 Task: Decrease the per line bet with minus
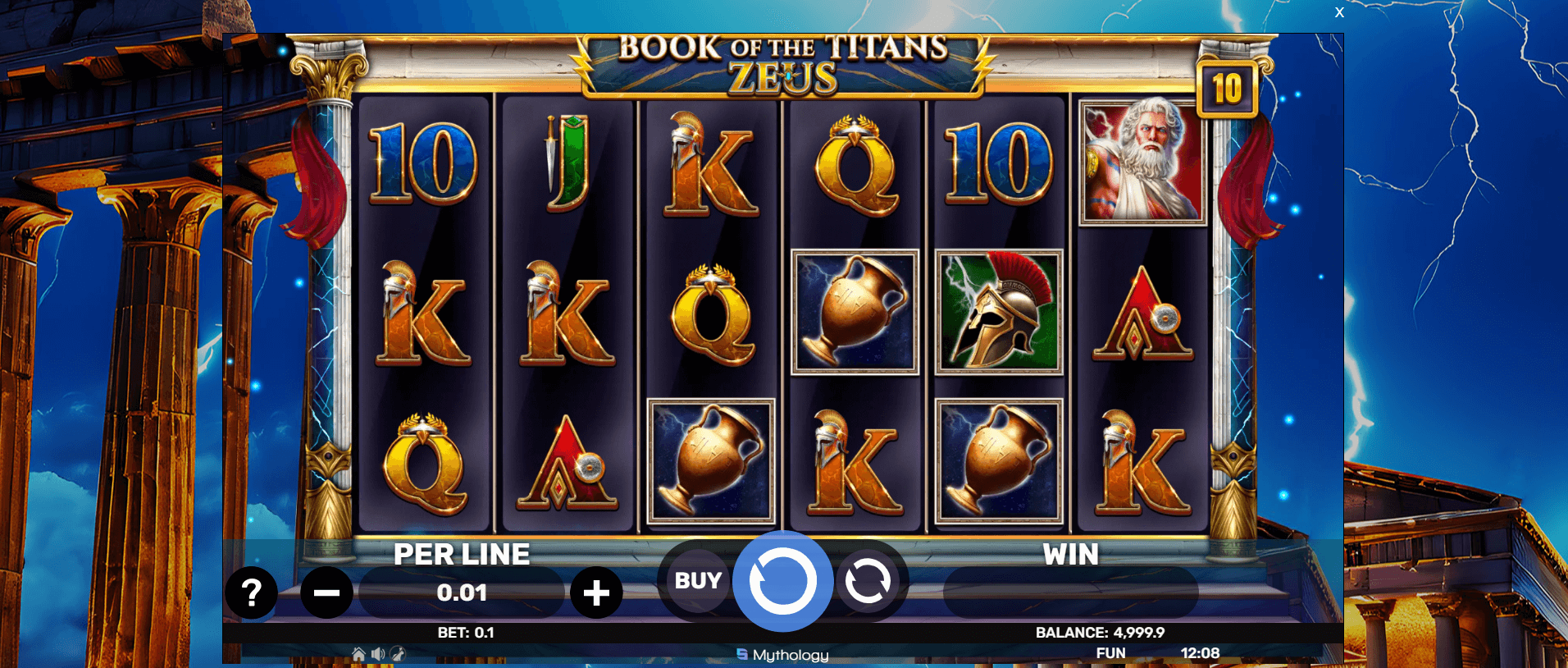(x=326, y=593)
